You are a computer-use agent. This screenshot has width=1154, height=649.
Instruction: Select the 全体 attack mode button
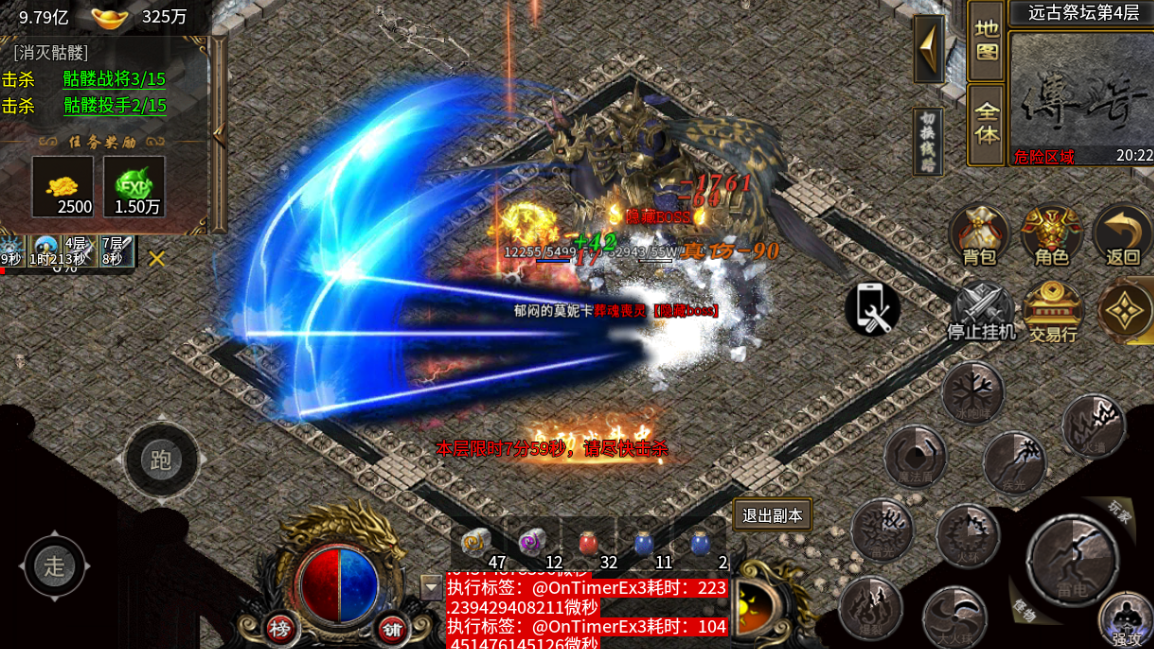pos(986,122)
